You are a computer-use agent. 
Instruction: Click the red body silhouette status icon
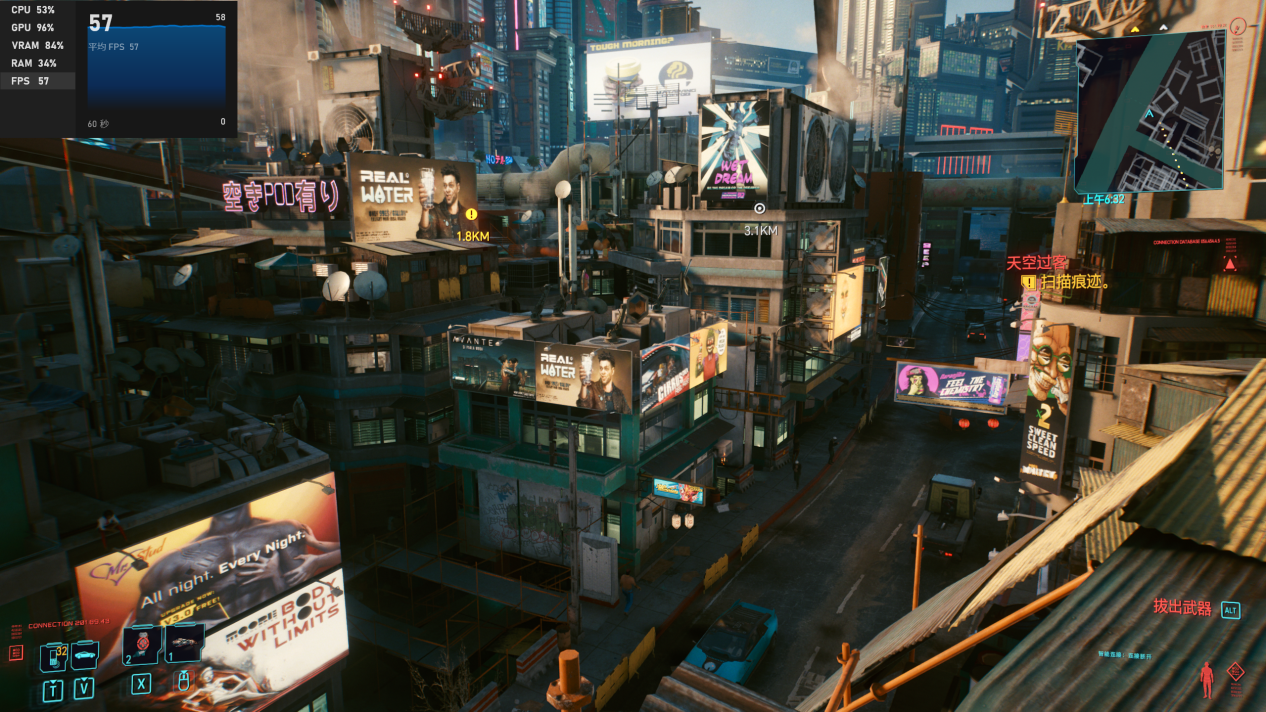coord(1207,680)
